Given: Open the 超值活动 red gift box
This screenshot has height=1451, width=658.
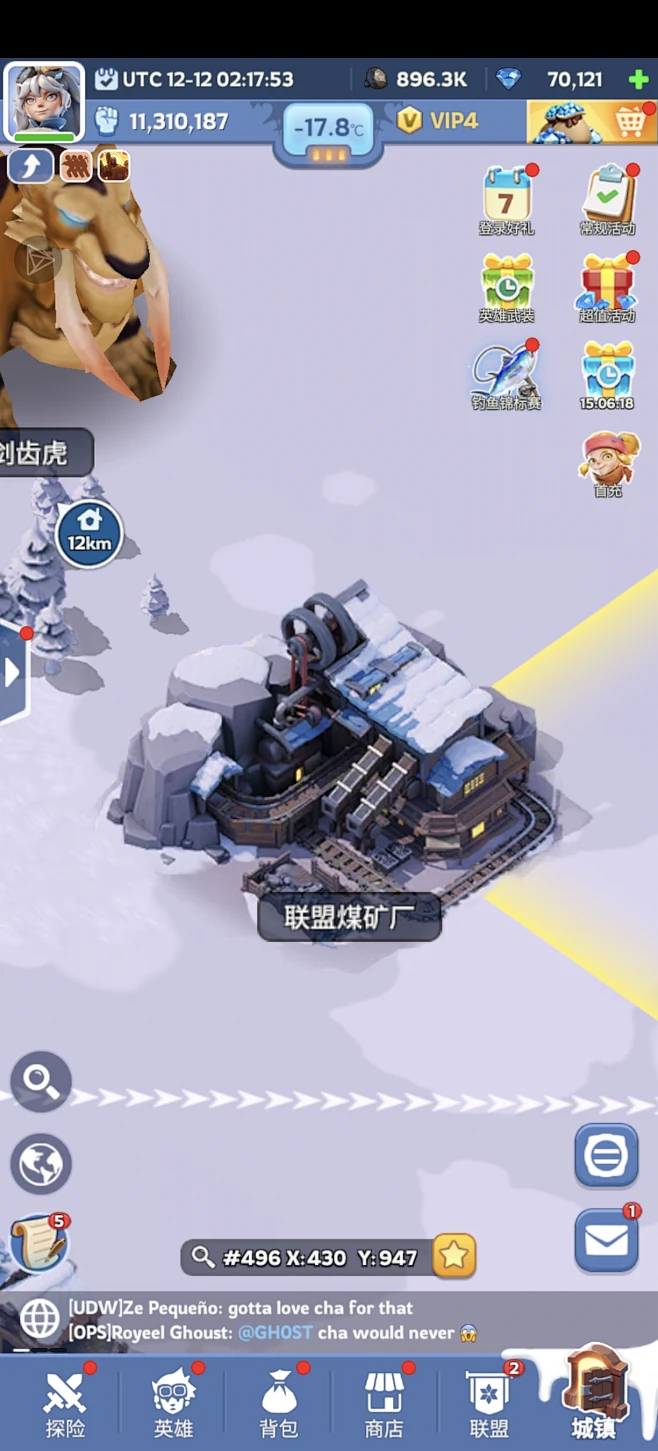Looking at the screenshot, I should (x=608, y=286).
